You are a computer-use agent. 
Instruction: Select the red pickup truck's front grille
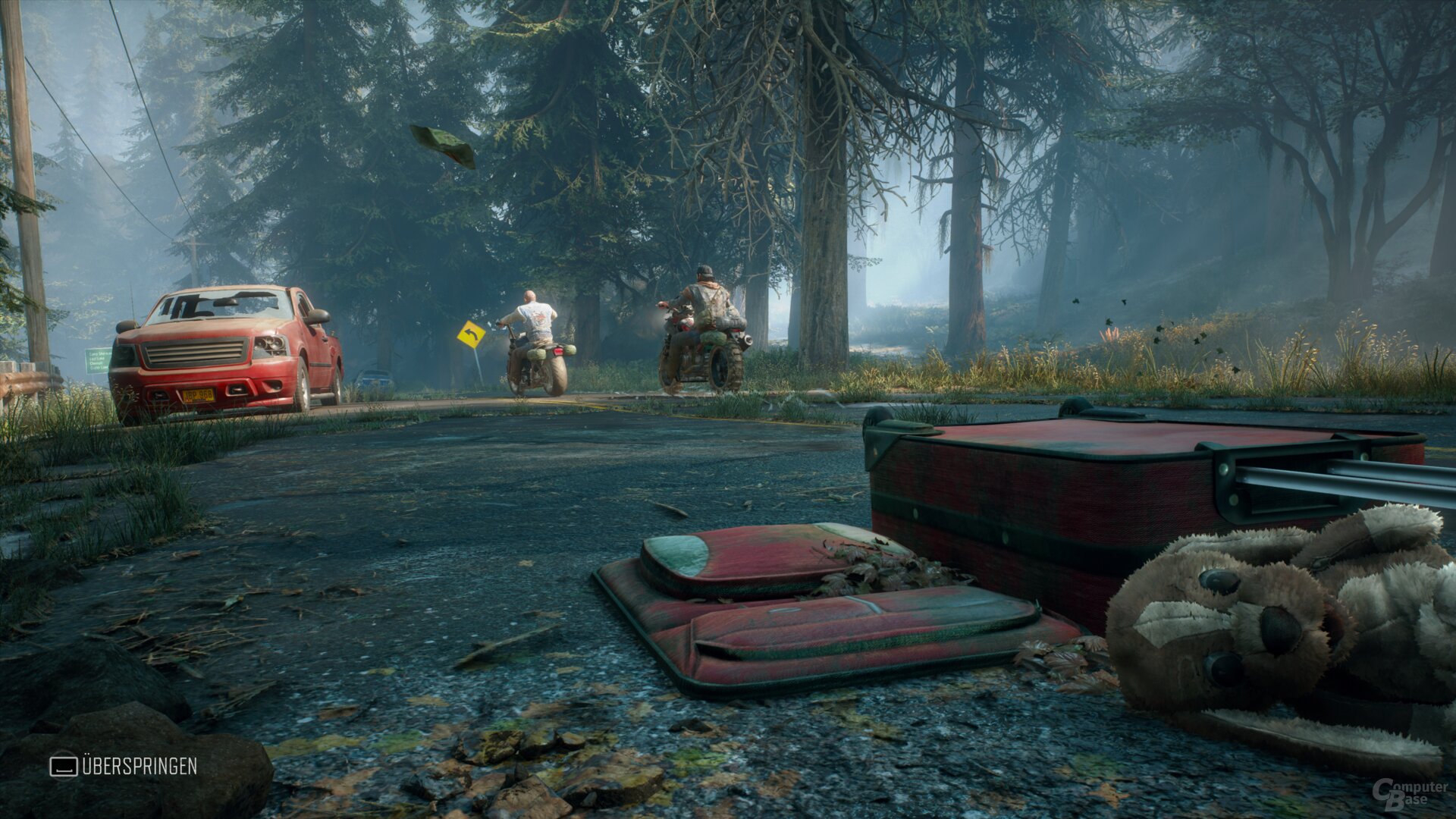192,353
